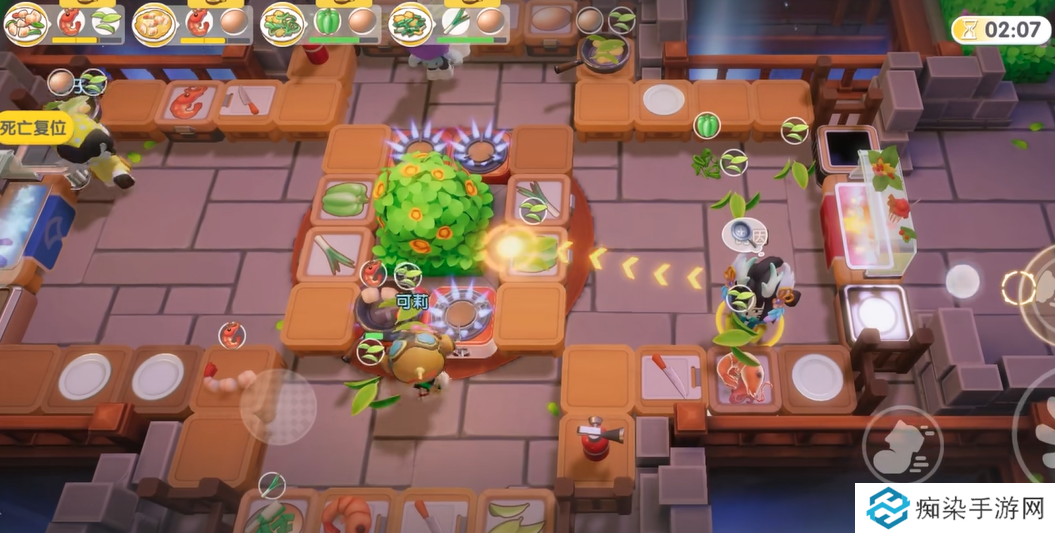Screen dimensions: 1055x533
Task: Select the scallion and egg order card
Action: click(x=447, y=22)
